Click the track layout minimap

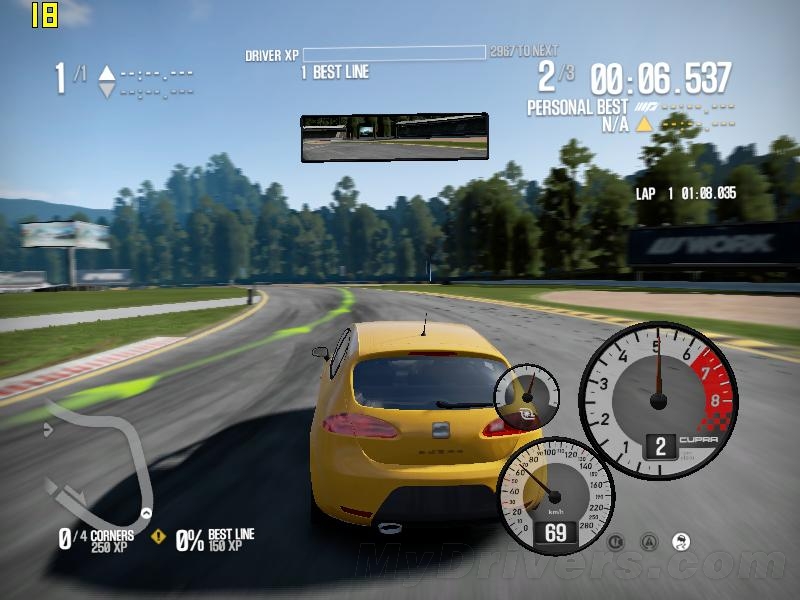97,460
